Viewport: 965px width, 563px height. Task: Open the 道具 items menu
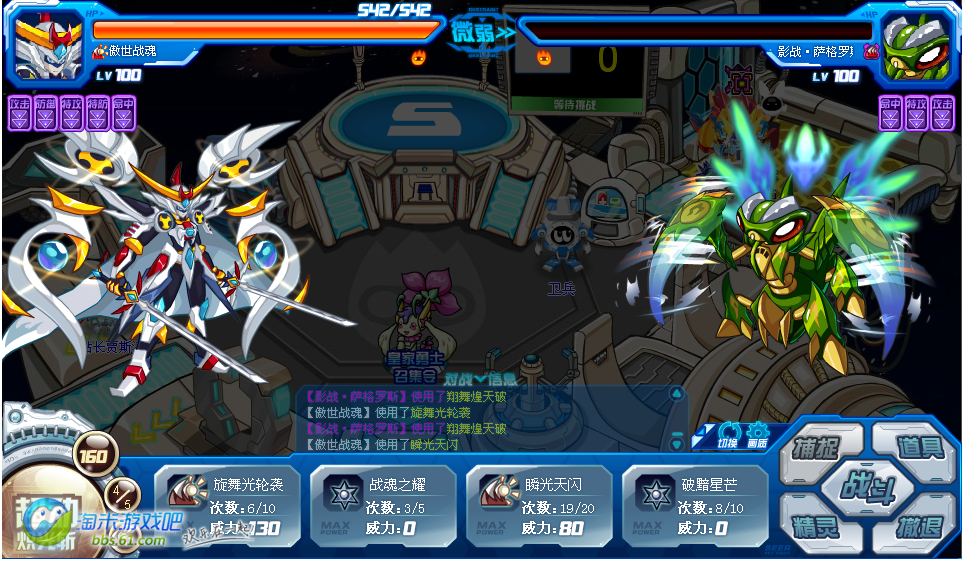pos(916,447)
